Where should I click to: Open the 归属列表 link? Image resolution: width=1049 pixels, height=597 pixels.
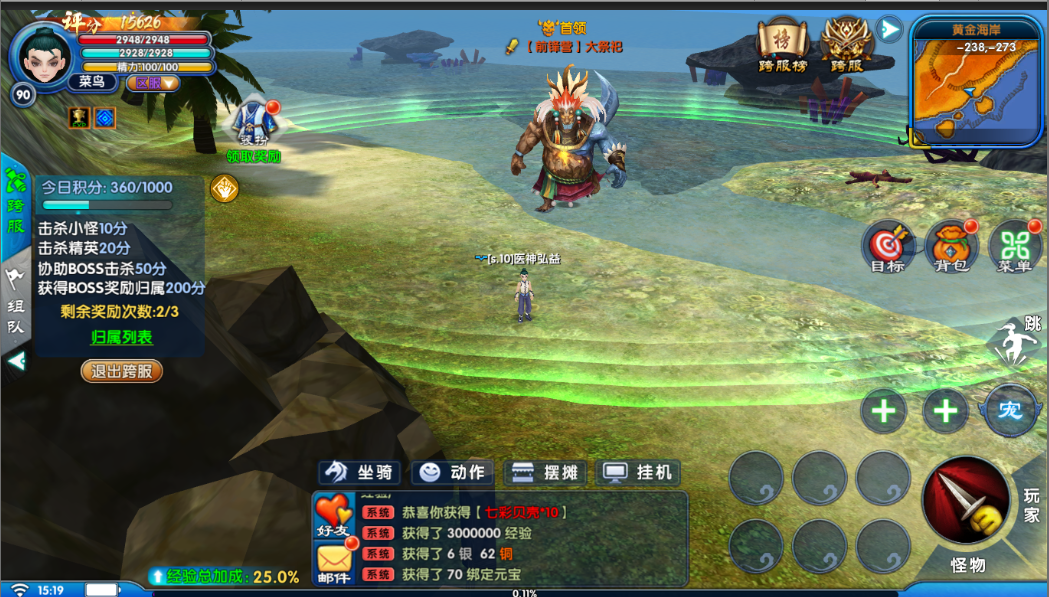pyautogui.click(x=121, y=337)
